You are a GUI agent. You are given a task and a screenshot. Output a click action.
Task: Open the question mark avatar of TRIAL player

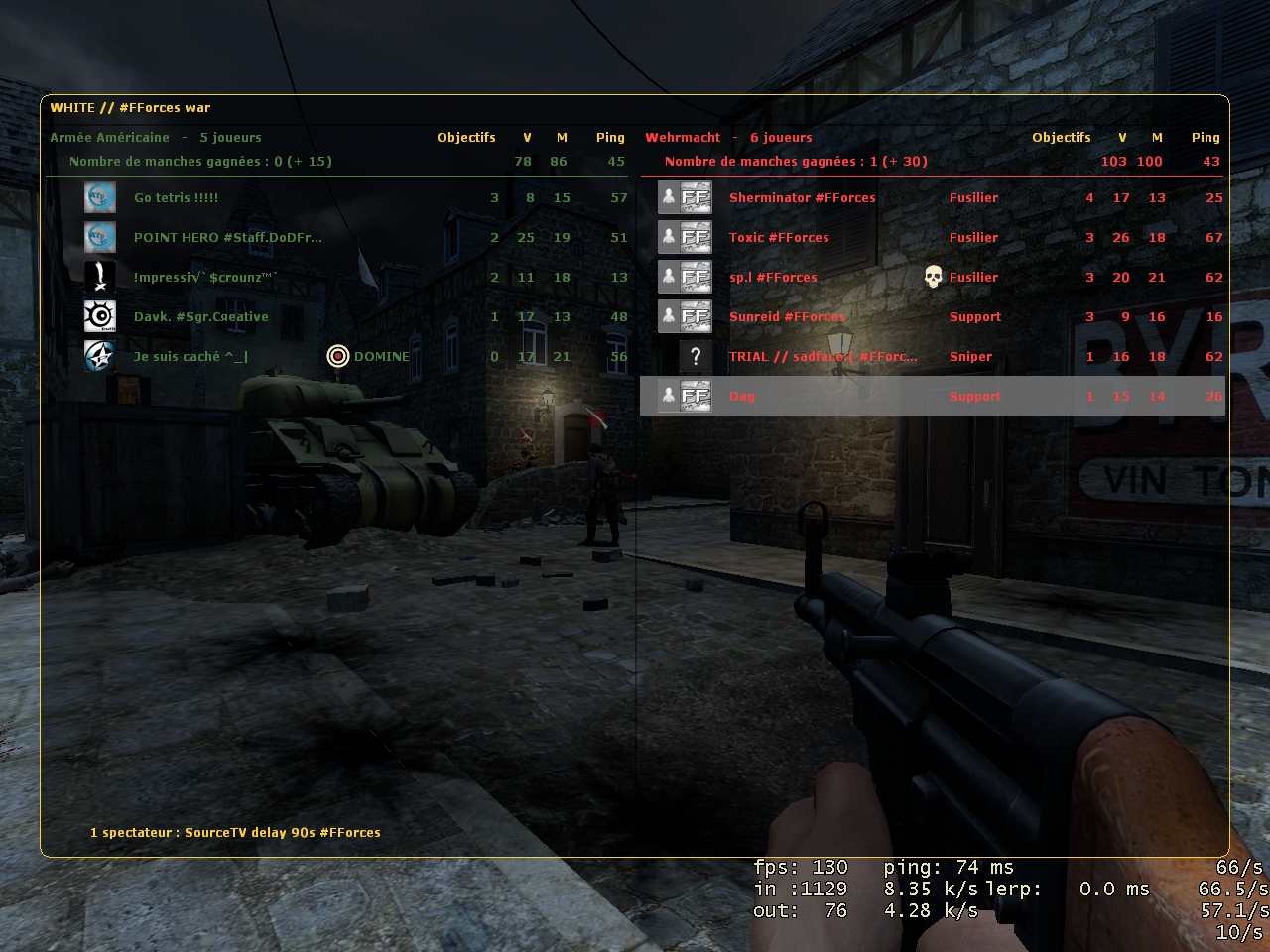coord(696,356)
